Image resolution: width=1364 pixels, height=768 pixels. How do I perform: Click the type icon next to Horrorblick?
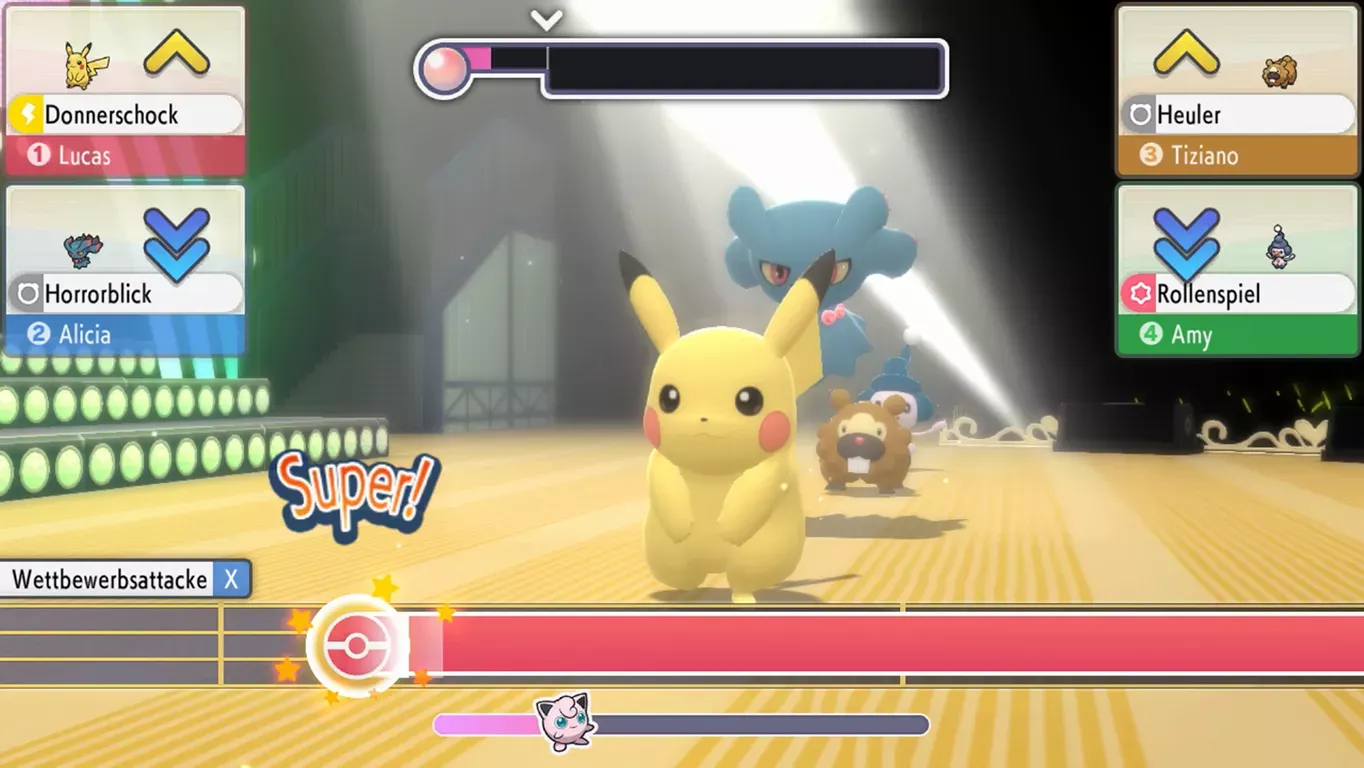[x=31, y=293]
